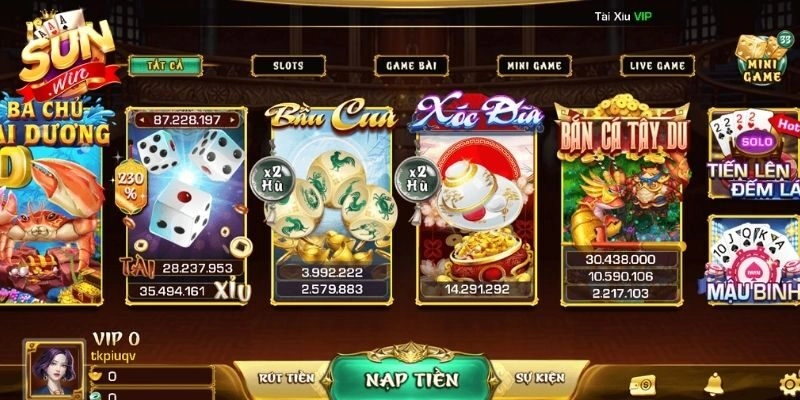The image size is (800, 400).
Task: Open settings with the gear icon
Action: click(788, 383)
